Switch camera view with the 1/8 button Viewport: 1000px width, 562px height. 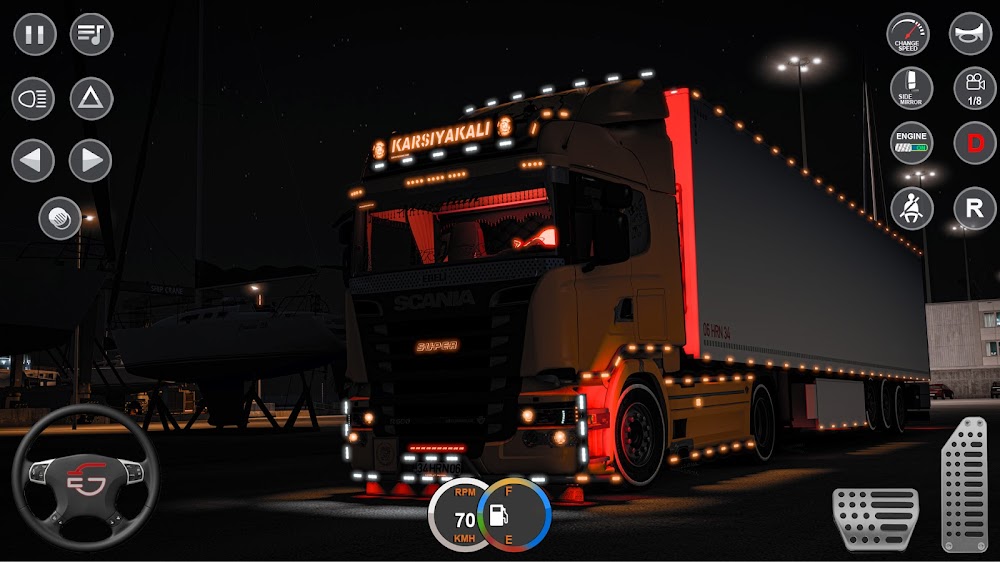tap(974, 88)
